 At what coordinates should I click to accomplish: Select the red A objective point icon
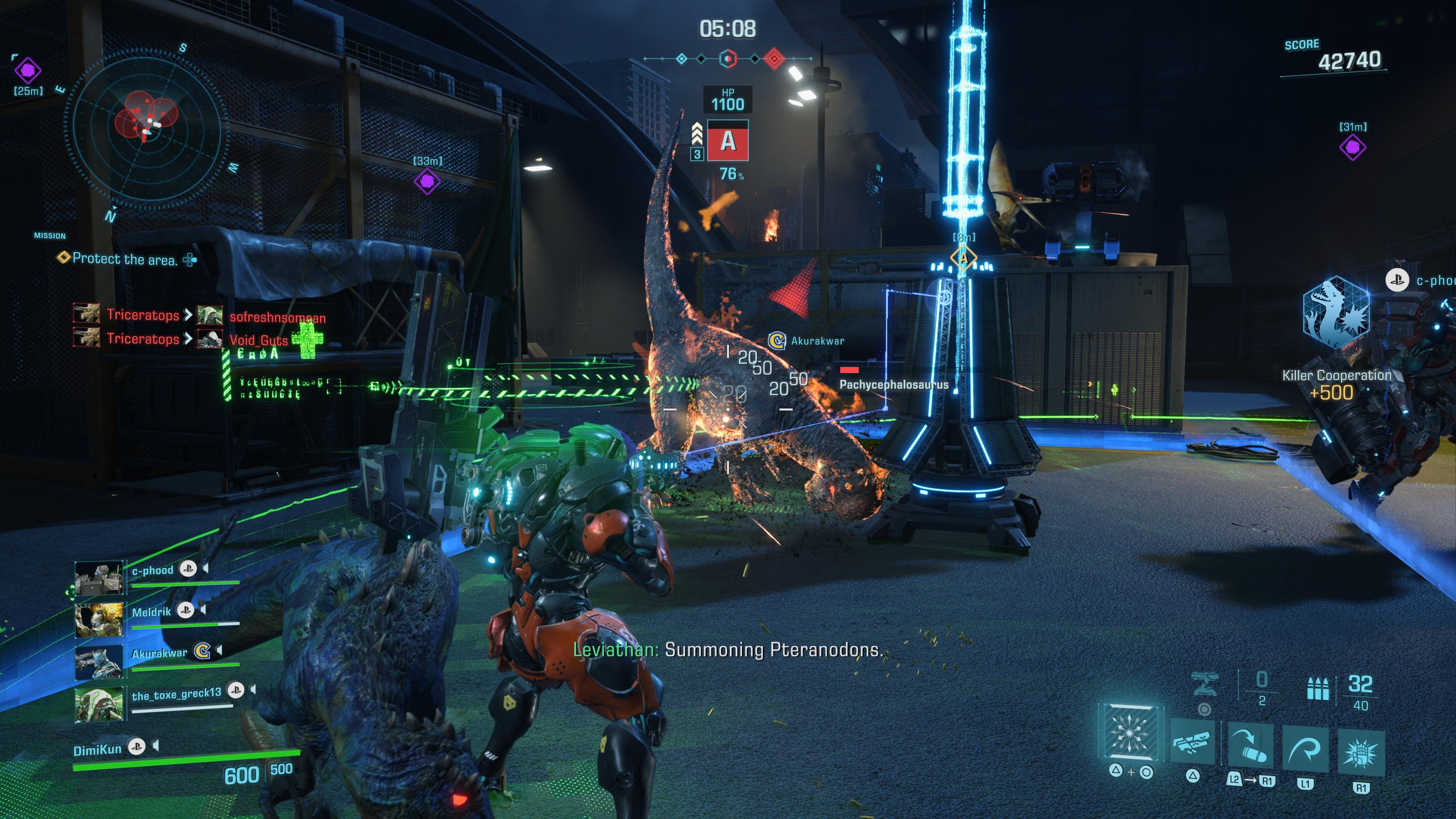(728, 141)
